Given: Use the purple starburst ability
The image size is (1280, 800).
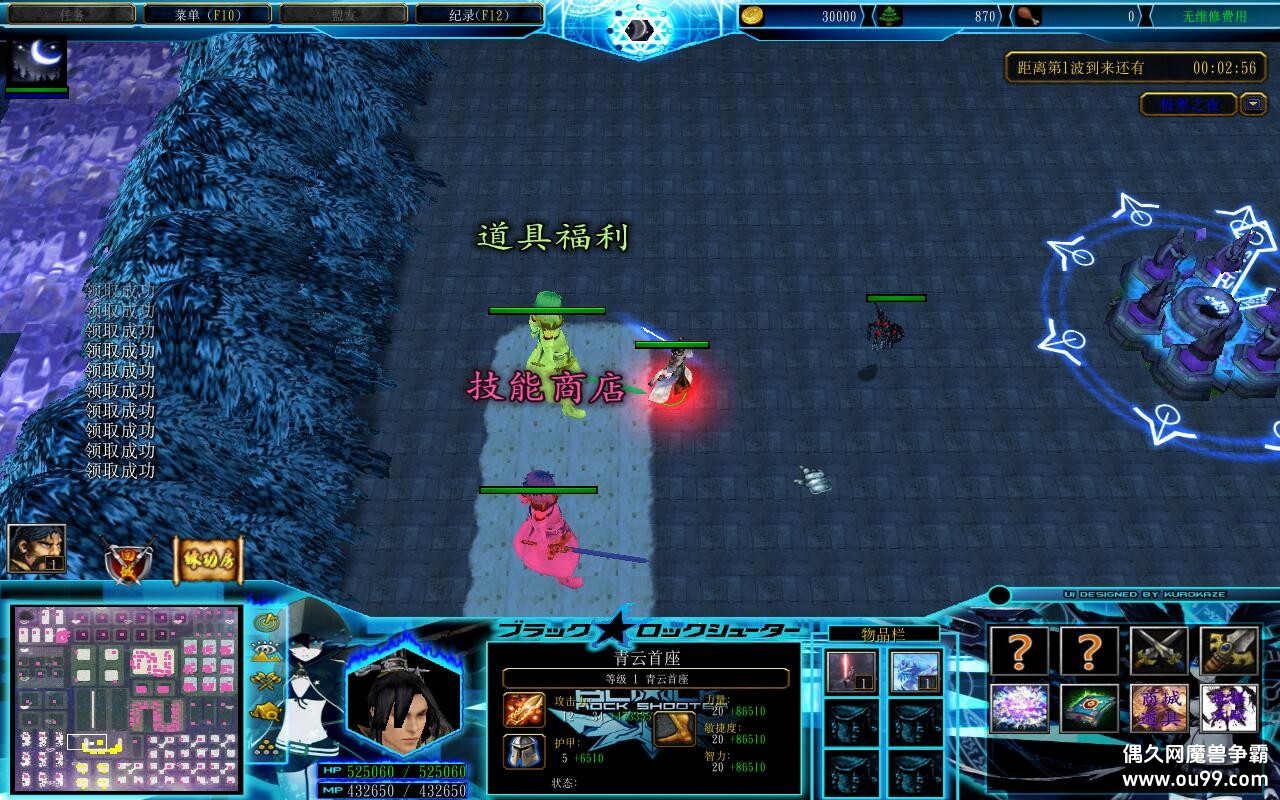Looking at the screenshot, I should 1019,708.
